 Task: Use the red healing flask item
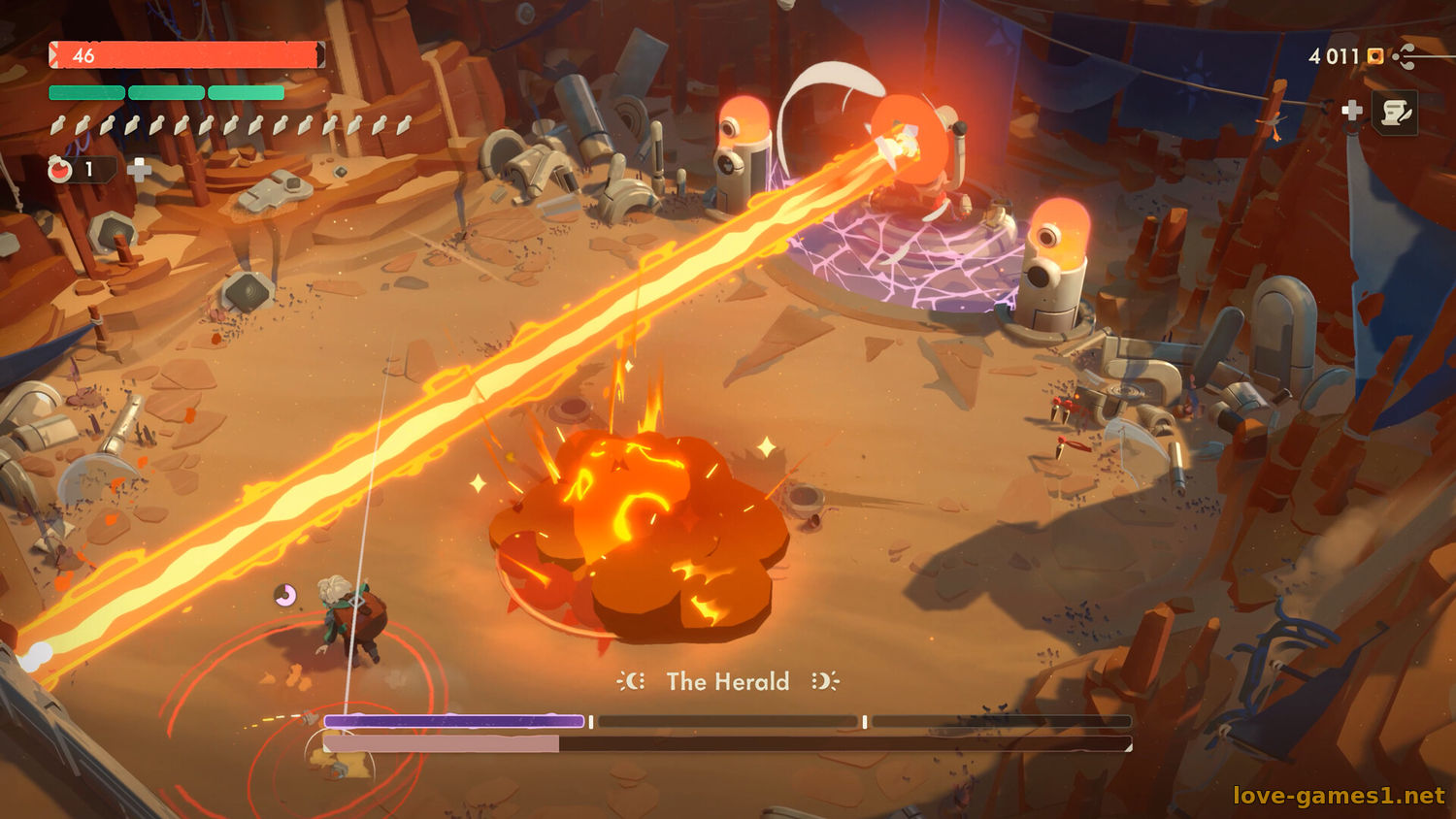tap(61, 170)
